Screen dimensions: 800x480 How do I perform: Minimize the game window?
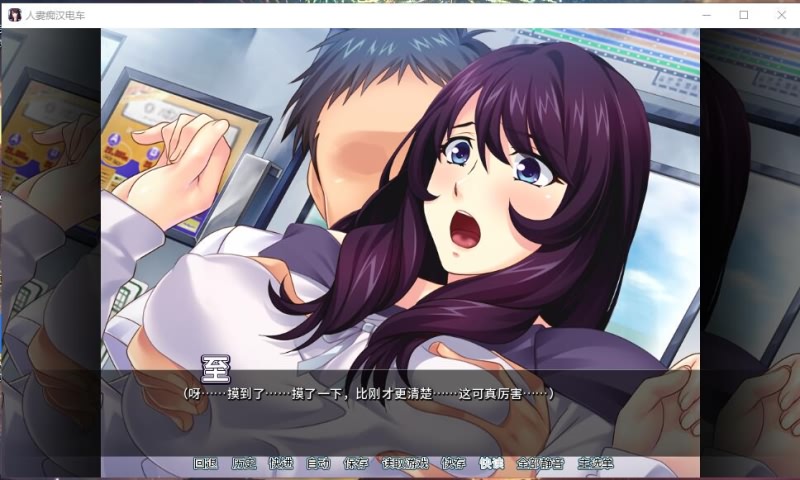tap(707, 15)
